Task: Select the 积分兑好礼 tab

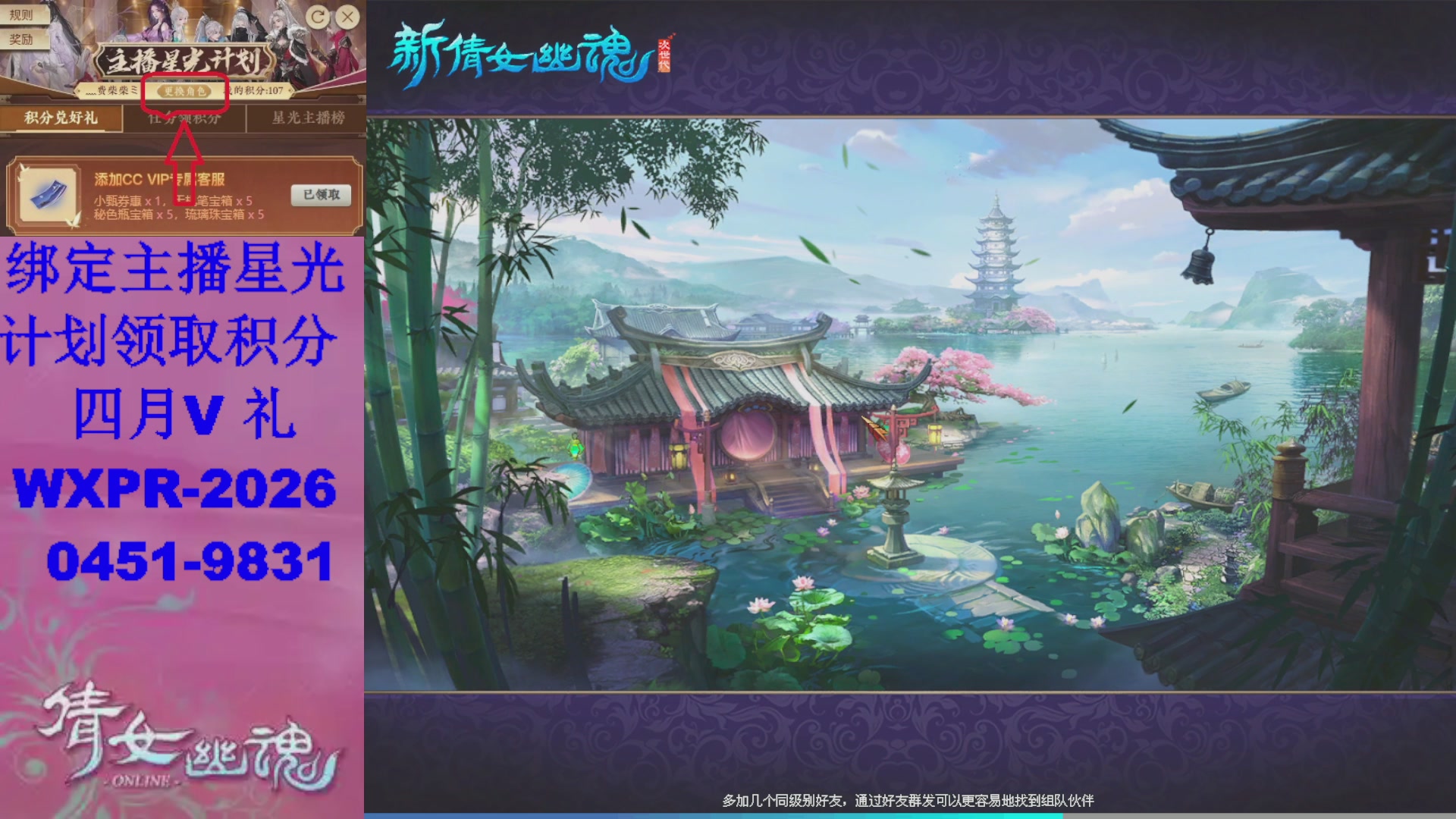Action: coord(61,118)
